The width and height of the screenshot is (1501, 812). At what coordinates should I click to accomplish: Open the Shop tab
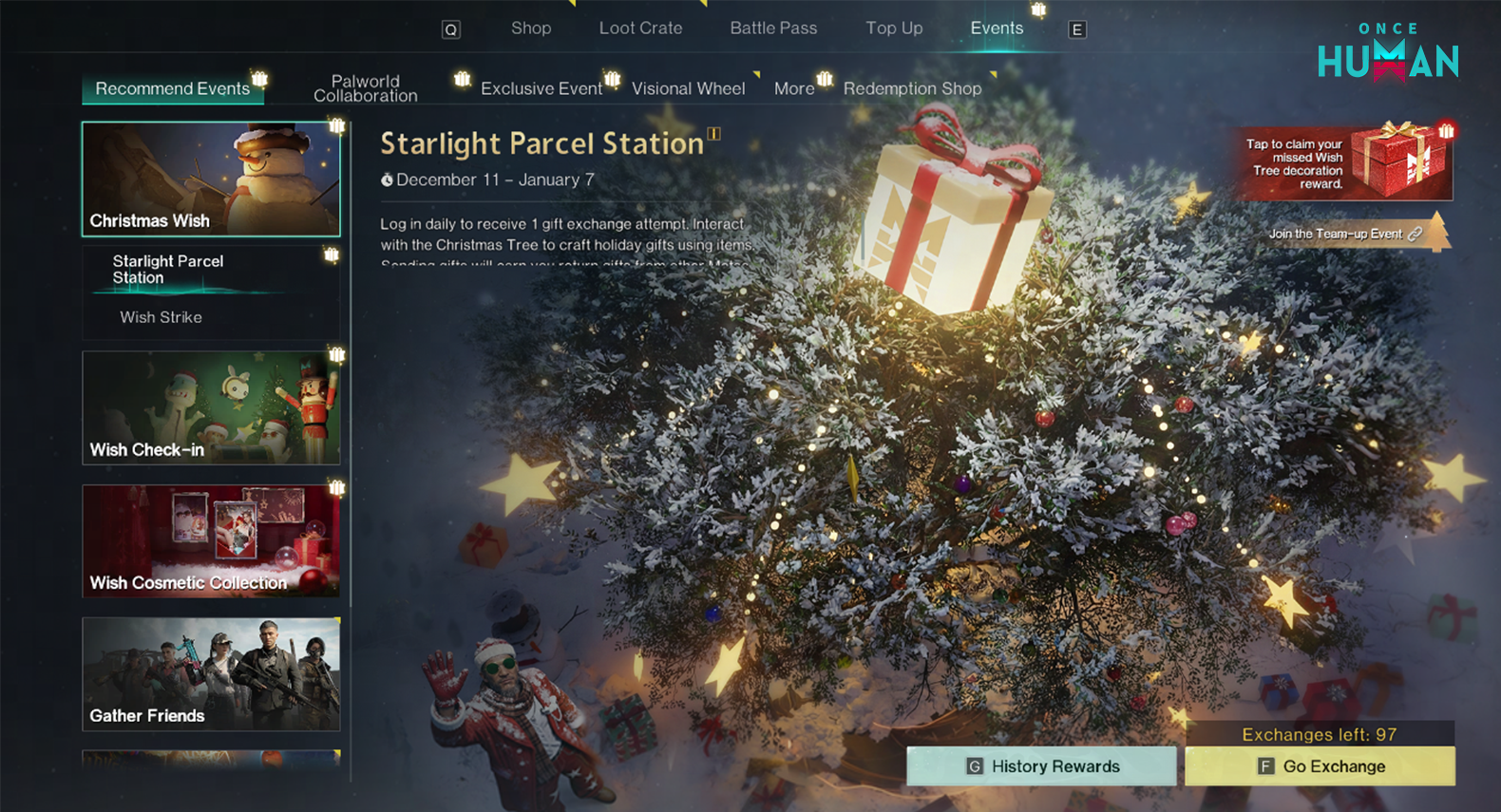pyautogui.click(x=530, y=28)
